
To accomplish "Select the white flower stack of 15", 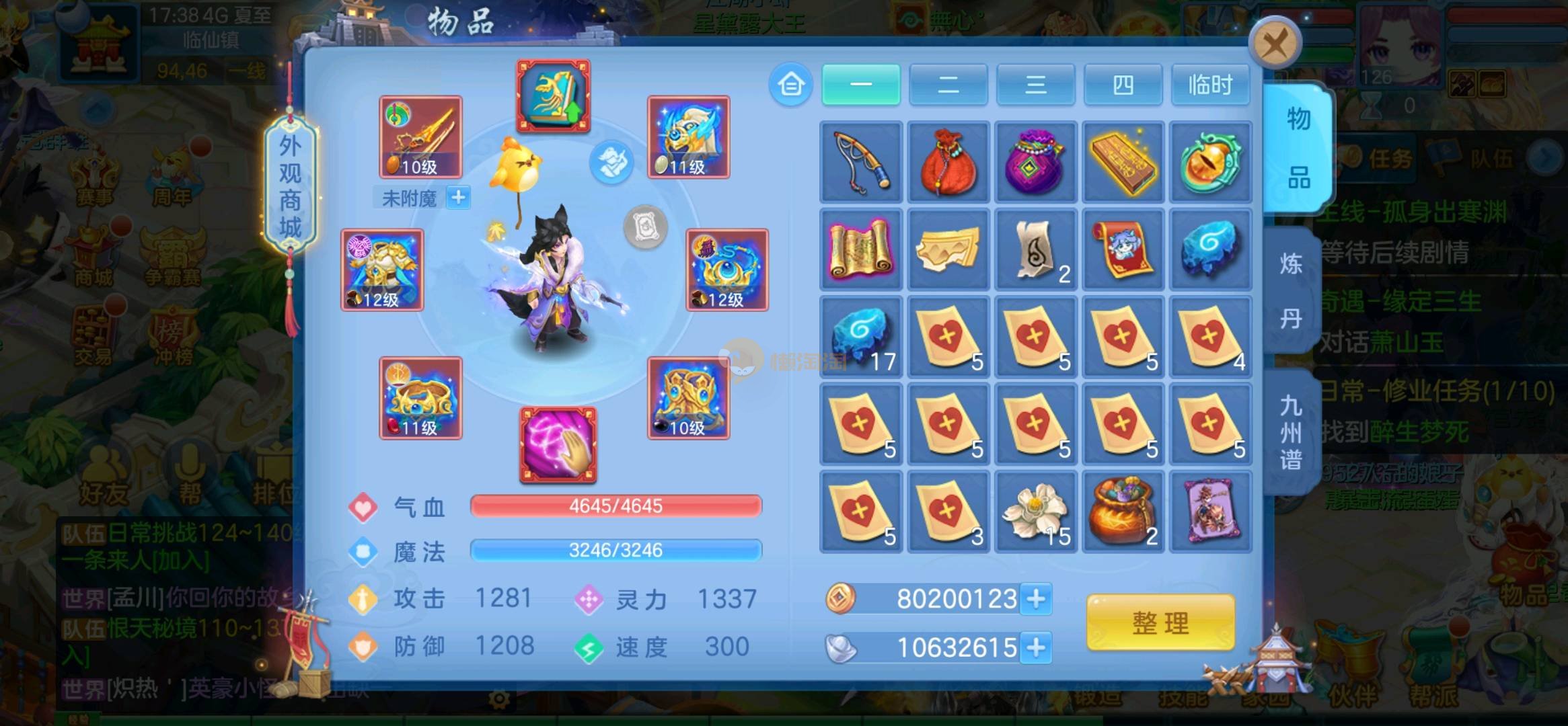I will point(1035,512).
